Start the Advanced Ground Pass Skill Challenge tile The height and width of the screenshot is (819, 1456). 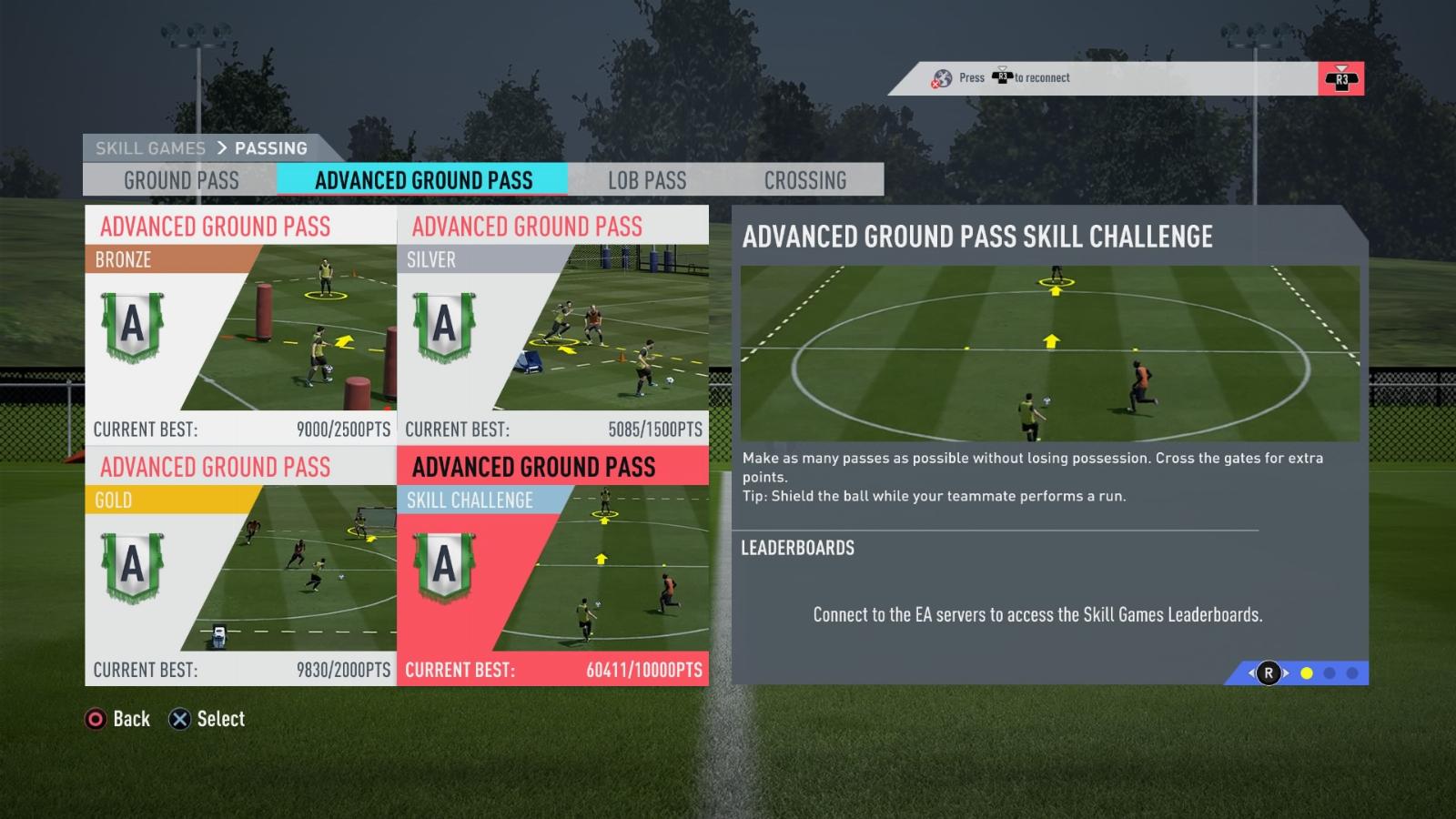tap(552, 566)
